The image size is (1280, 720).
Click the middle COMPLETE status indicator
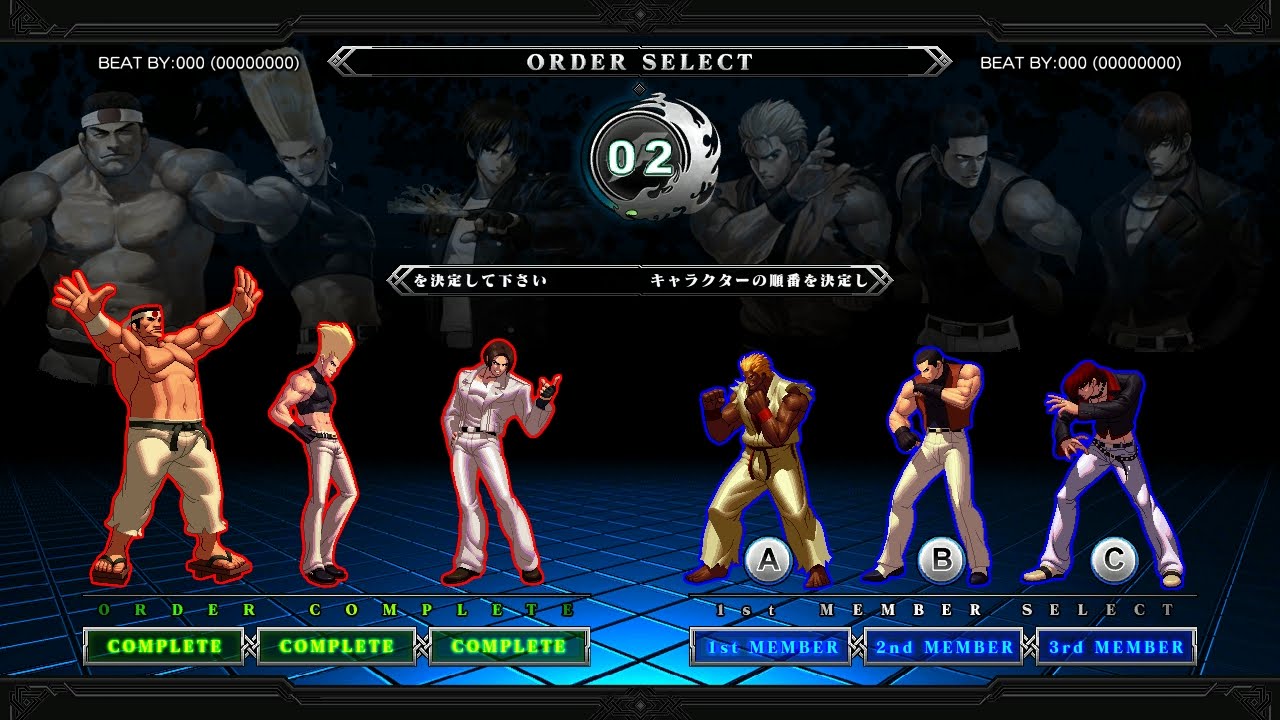pyautogui.click(x=332, y=645)
